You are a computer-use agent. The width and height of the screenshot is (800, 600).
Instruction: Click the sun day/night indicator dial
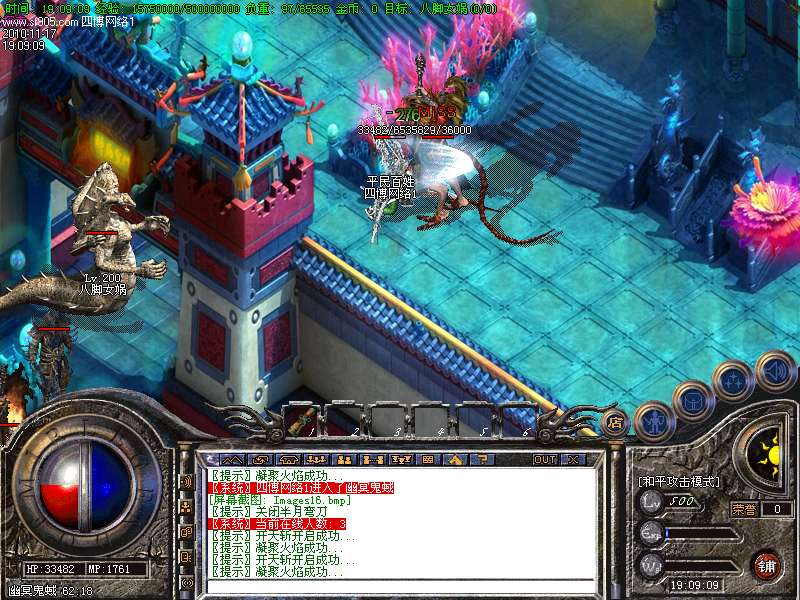[770, 452]
